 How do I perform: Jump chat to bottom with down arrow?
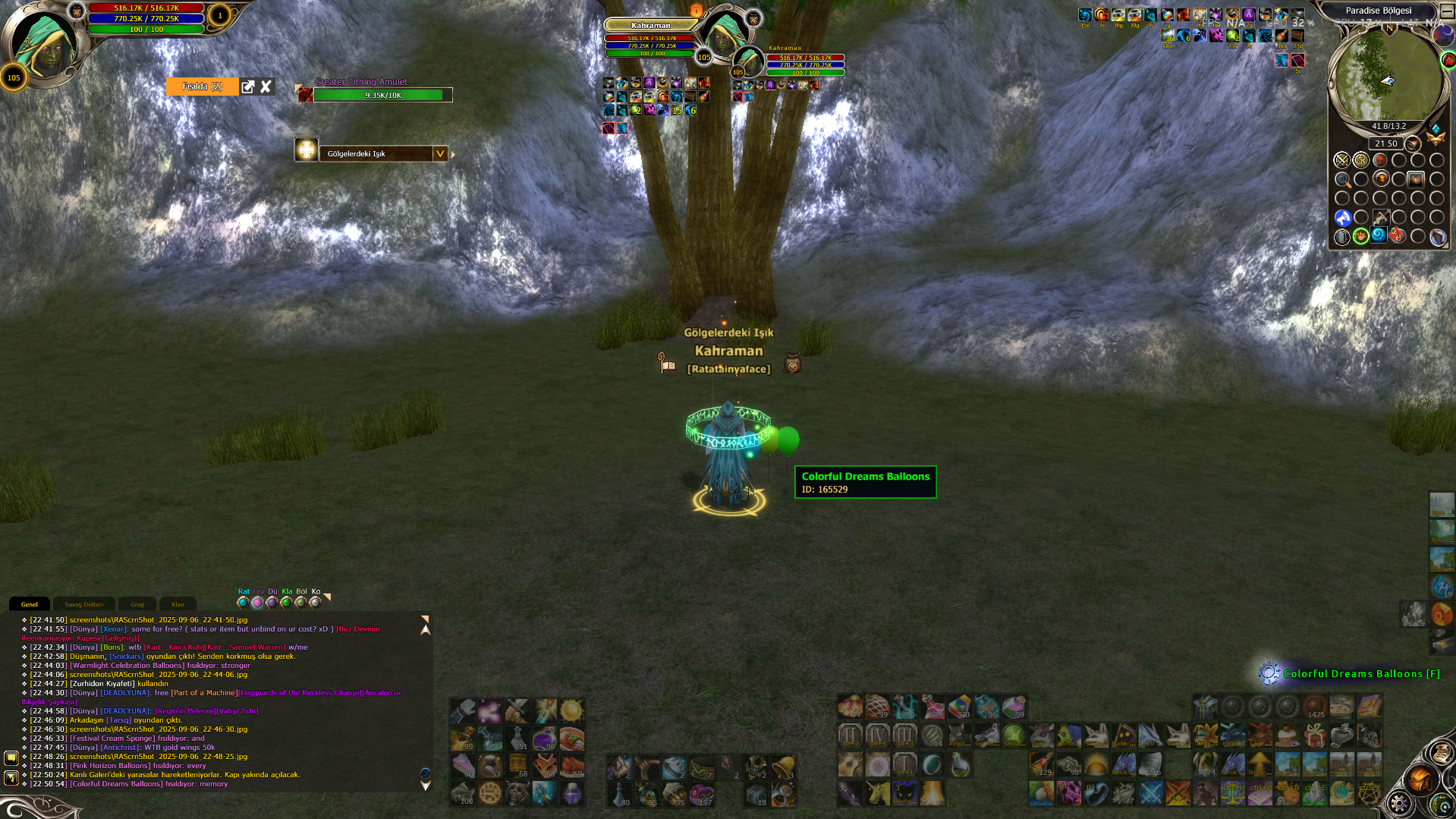426,786
